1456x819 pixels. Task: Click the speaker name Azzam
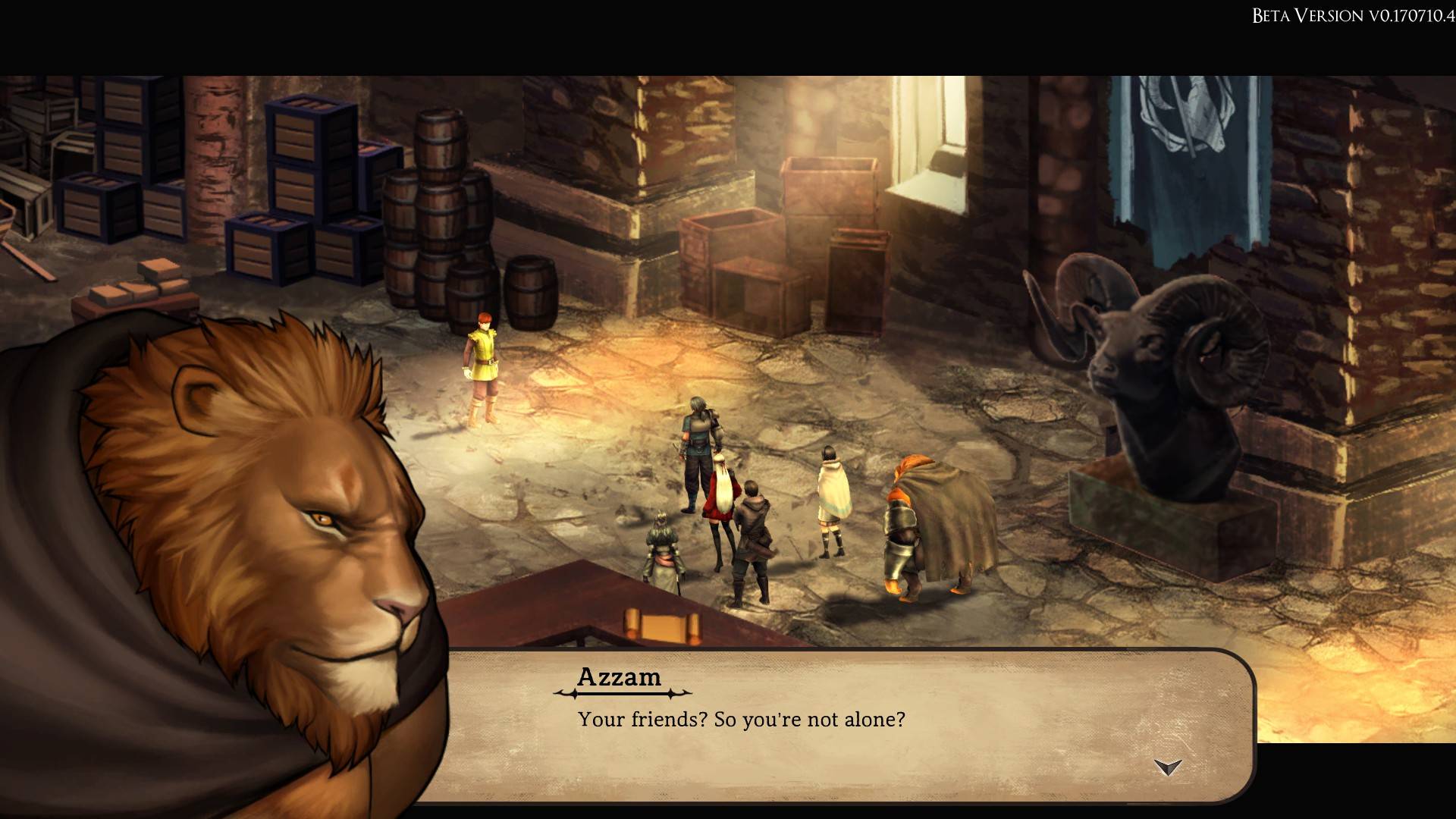click(622, 677)
